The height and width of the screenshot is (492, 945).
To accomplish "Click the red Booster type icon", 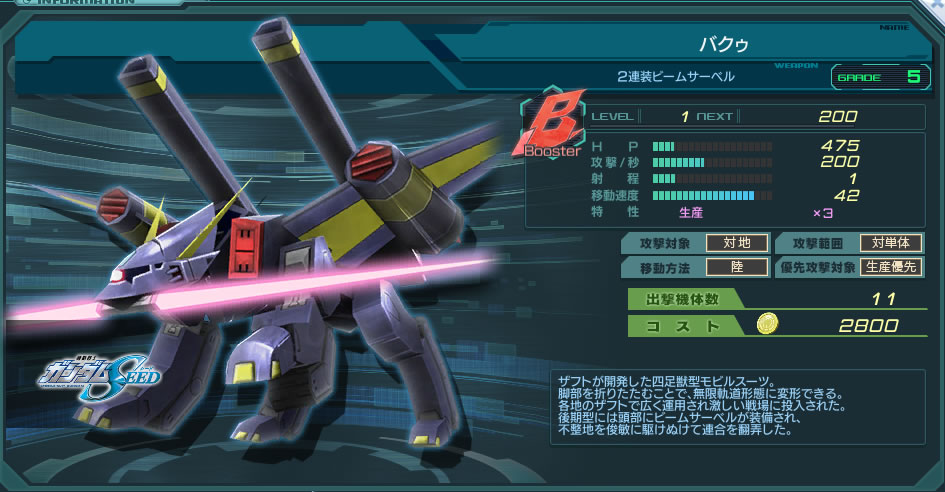I will pyautogui.click(x=550, y=128).
